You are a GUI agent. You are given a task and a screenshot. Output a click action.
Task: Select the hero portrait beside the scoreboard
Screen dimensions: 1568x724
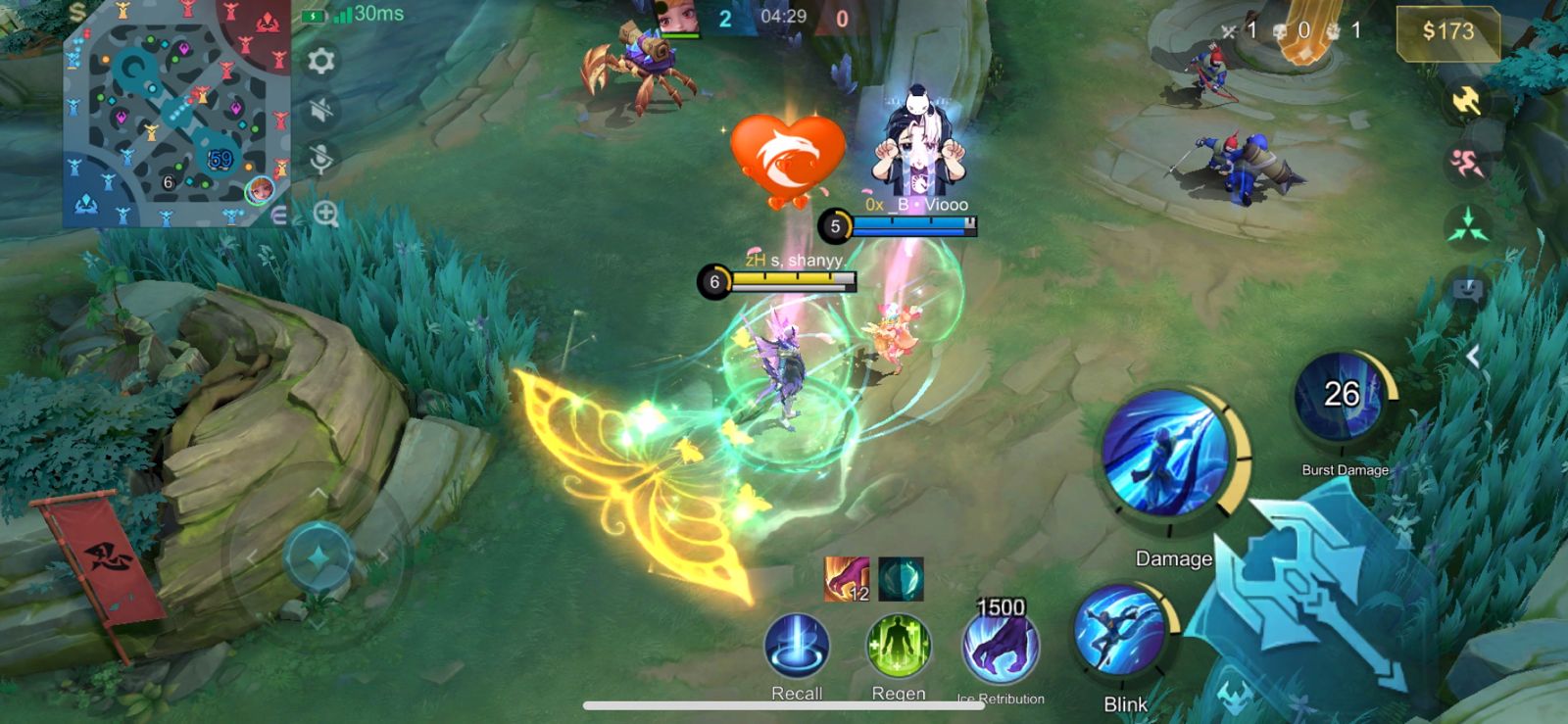(677, 18)
